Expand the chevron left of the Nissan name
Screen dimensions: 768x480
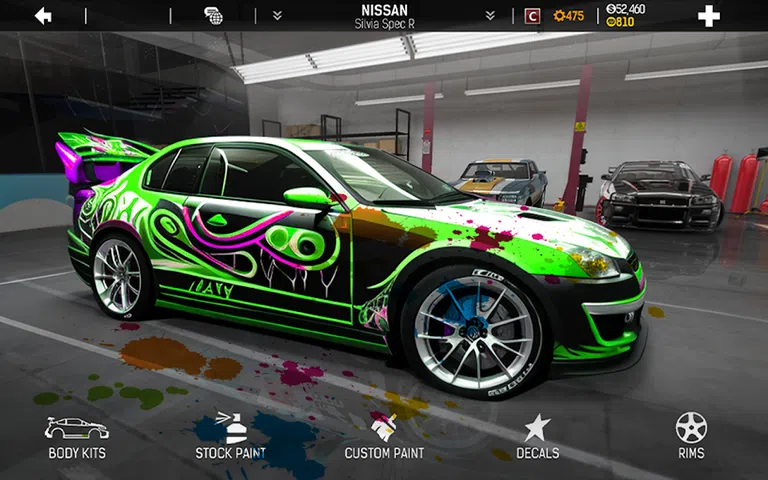[x=277, y=16]
